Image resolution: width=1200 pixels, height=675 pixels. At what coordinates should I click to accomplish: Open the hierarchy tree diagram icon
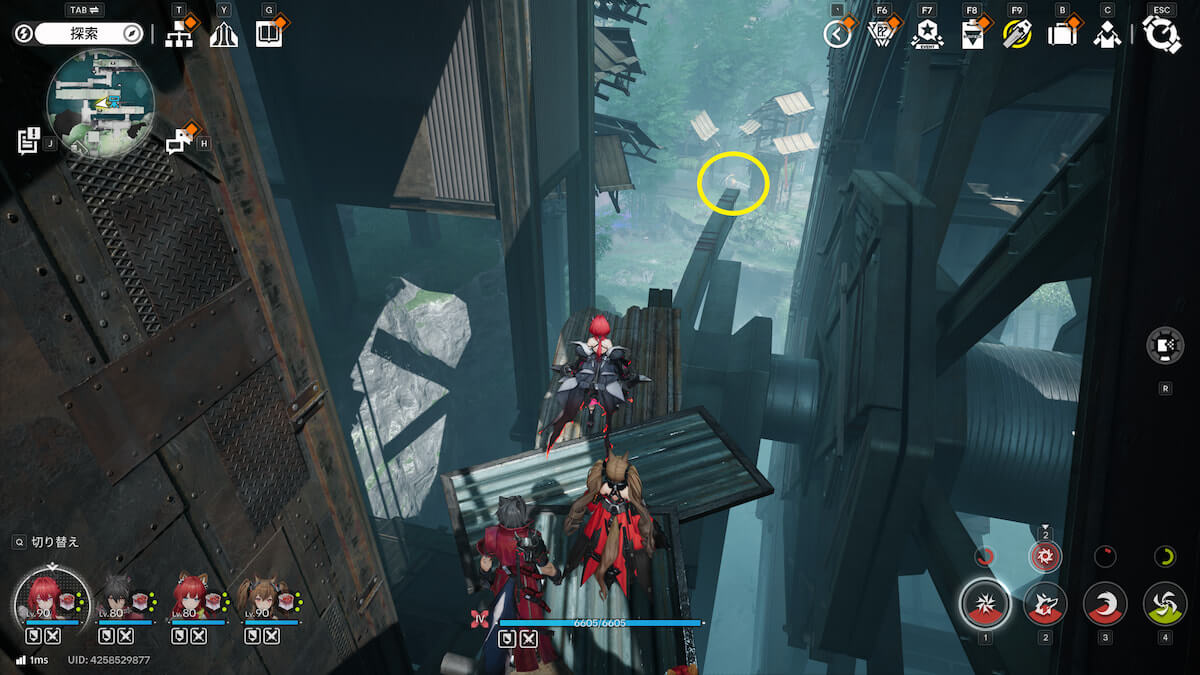pyautogui.click(x=179, y=34)
